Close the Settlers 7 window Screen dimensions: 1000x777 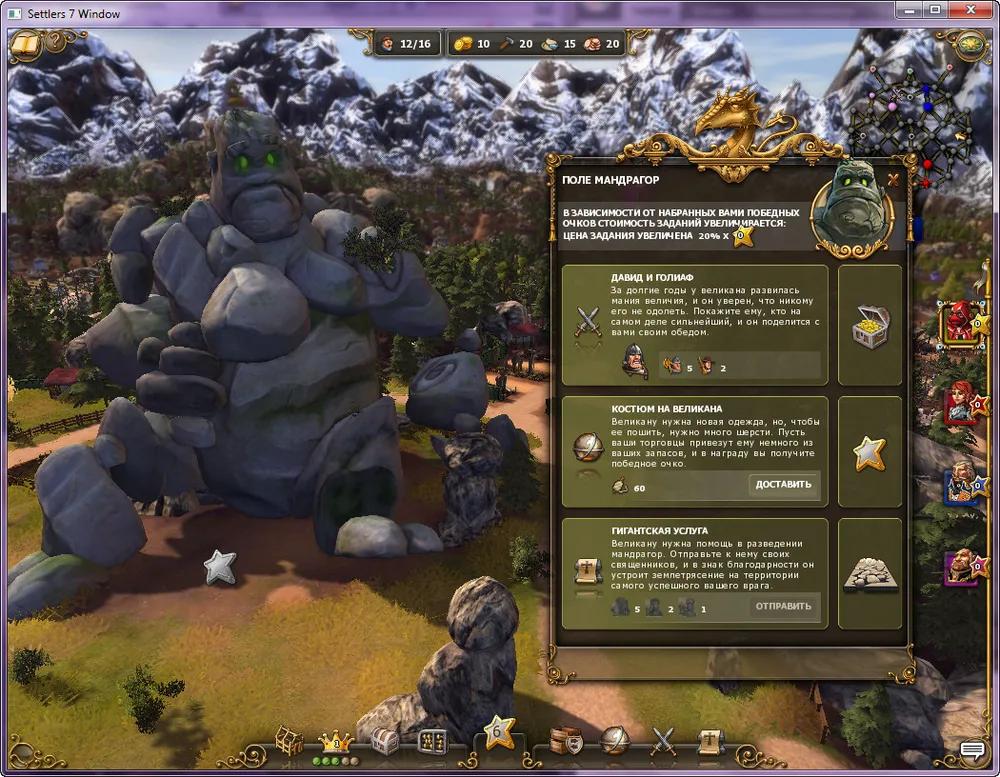pyautogui.click(x=967, y=11)
